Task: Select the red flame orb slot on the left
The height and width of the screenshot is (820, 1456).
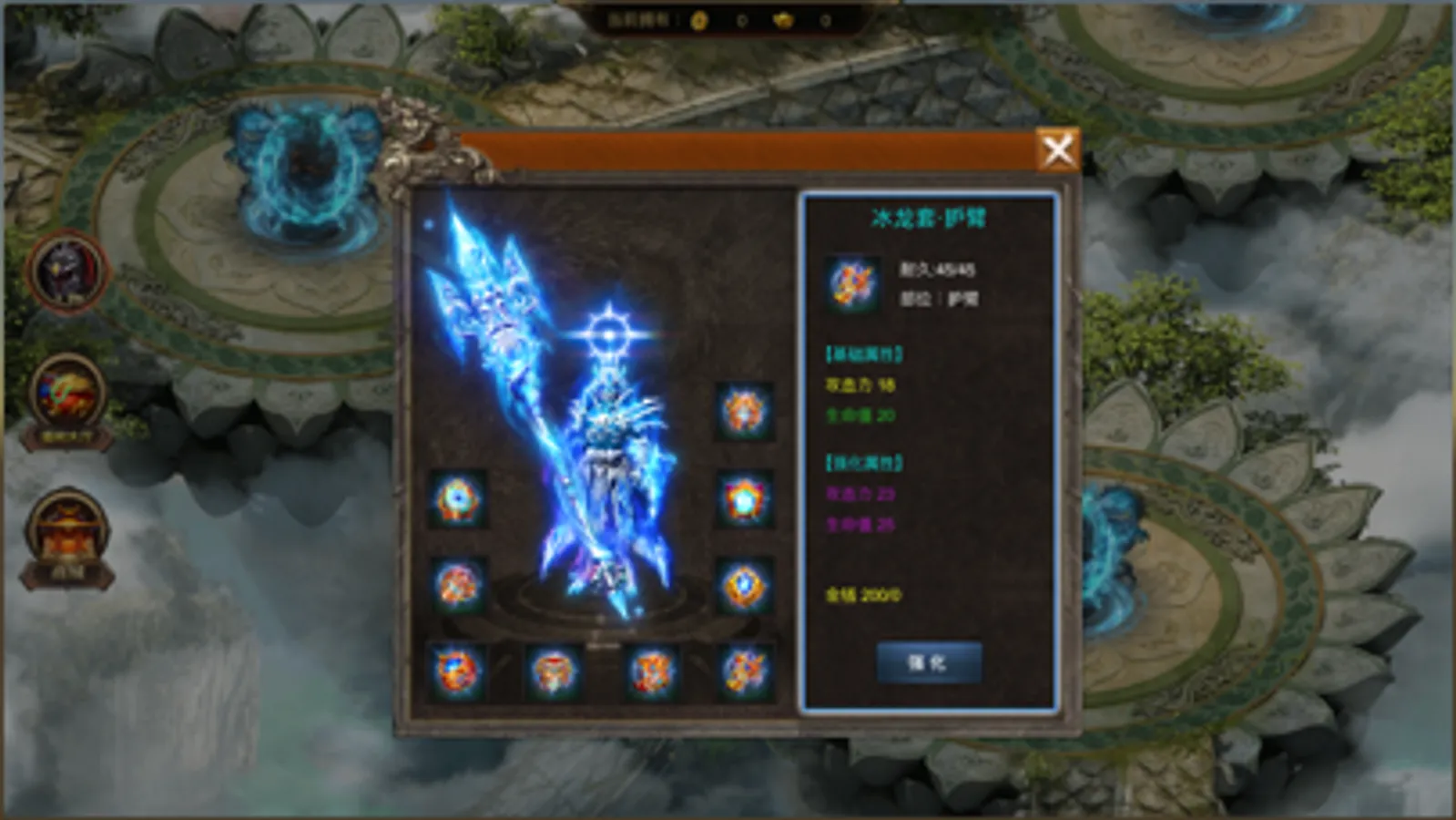Action: point(455,581)
